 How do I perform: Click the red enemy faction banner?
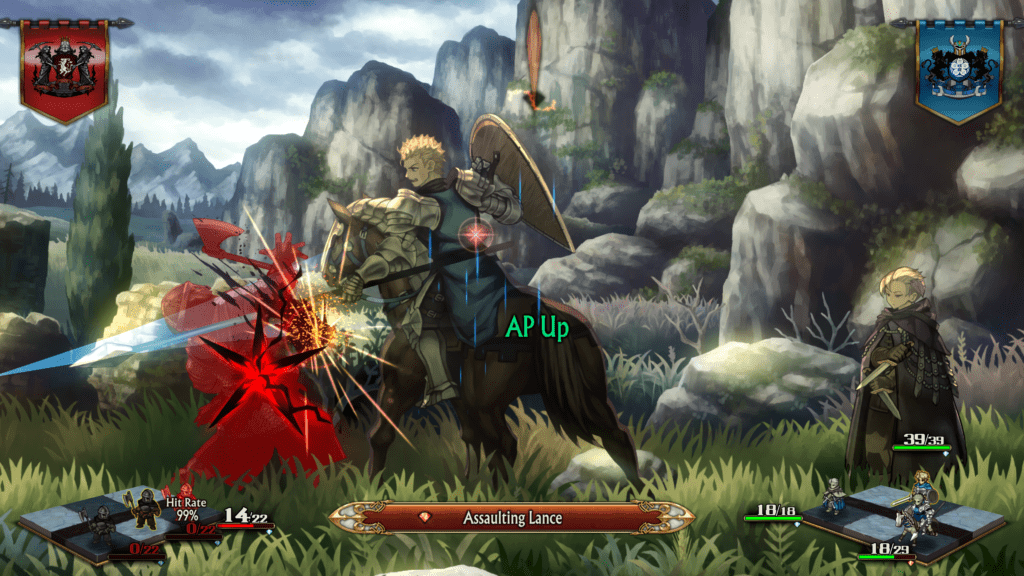[64, 66]
